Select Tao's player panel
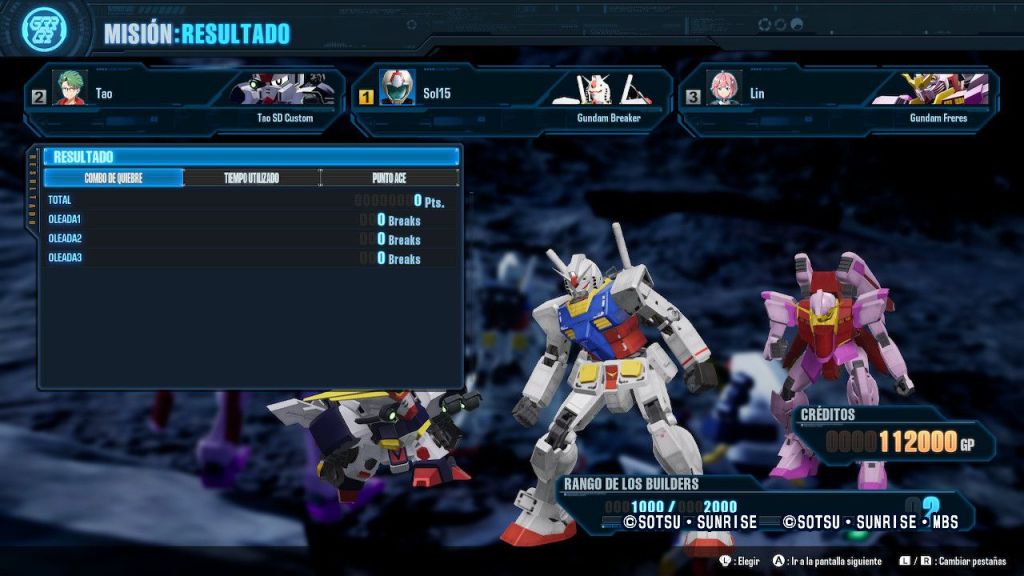 click(186, 100)
